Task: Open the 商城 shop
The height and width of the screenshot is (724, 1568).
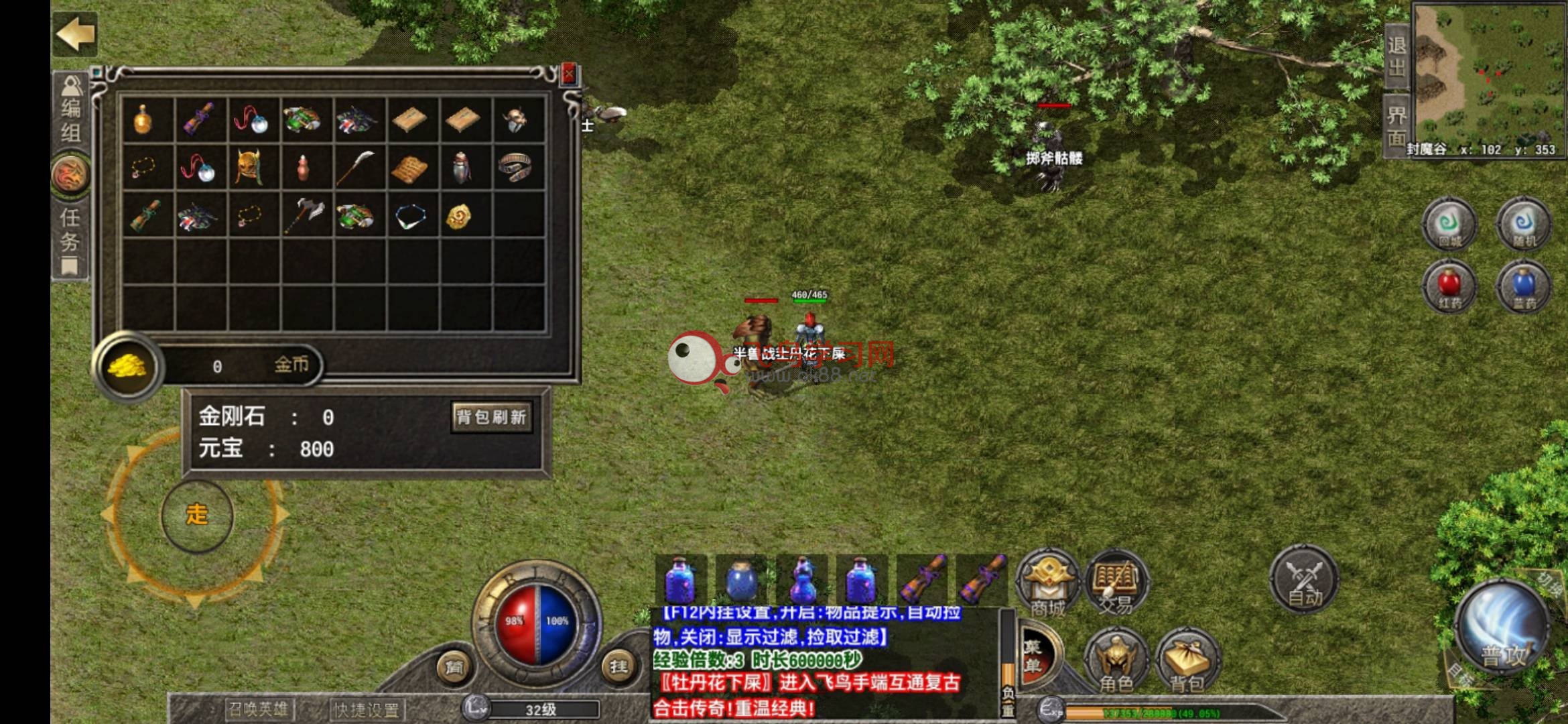Action: coord(1048,583)
